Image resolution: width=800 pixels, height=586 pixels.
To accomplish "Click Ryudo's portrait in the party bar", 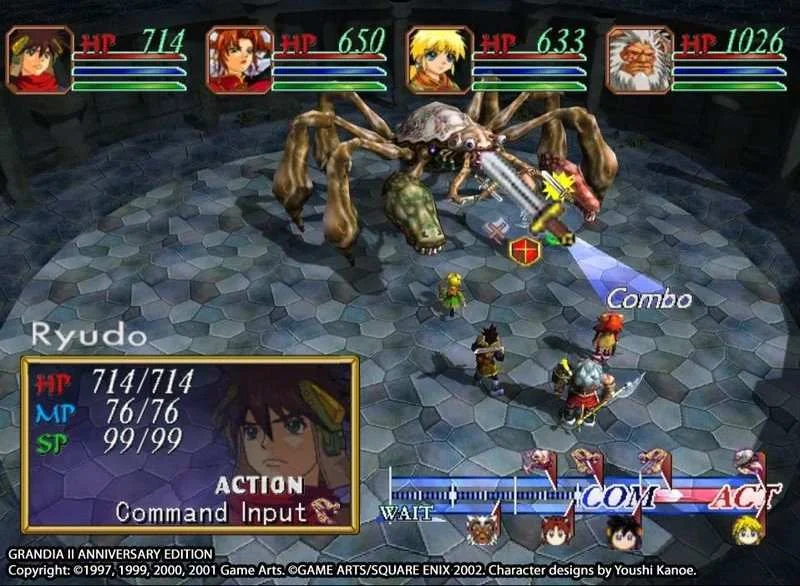I will (x=40, y=60).
